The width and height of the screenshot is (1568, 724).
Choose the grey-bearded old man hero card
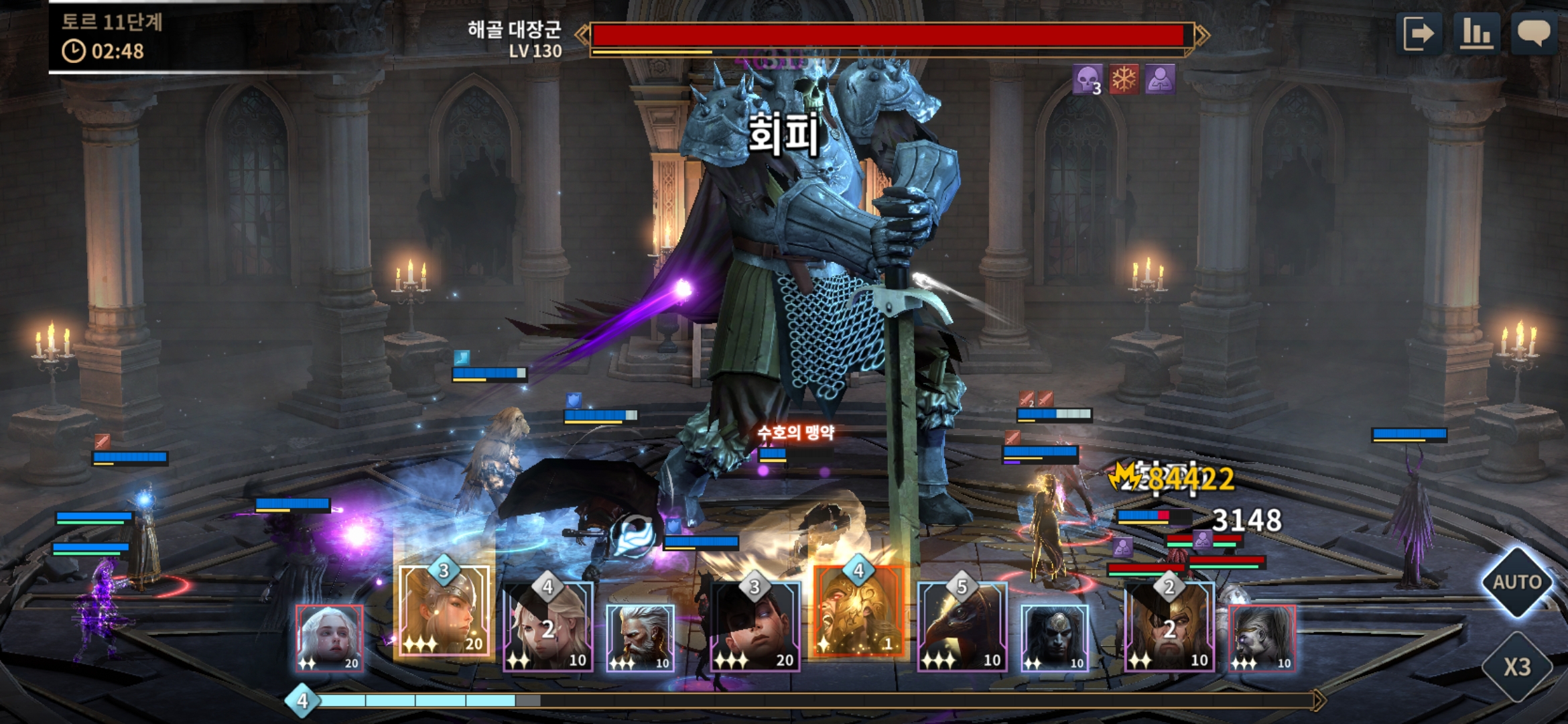click(x=640, y=638)
